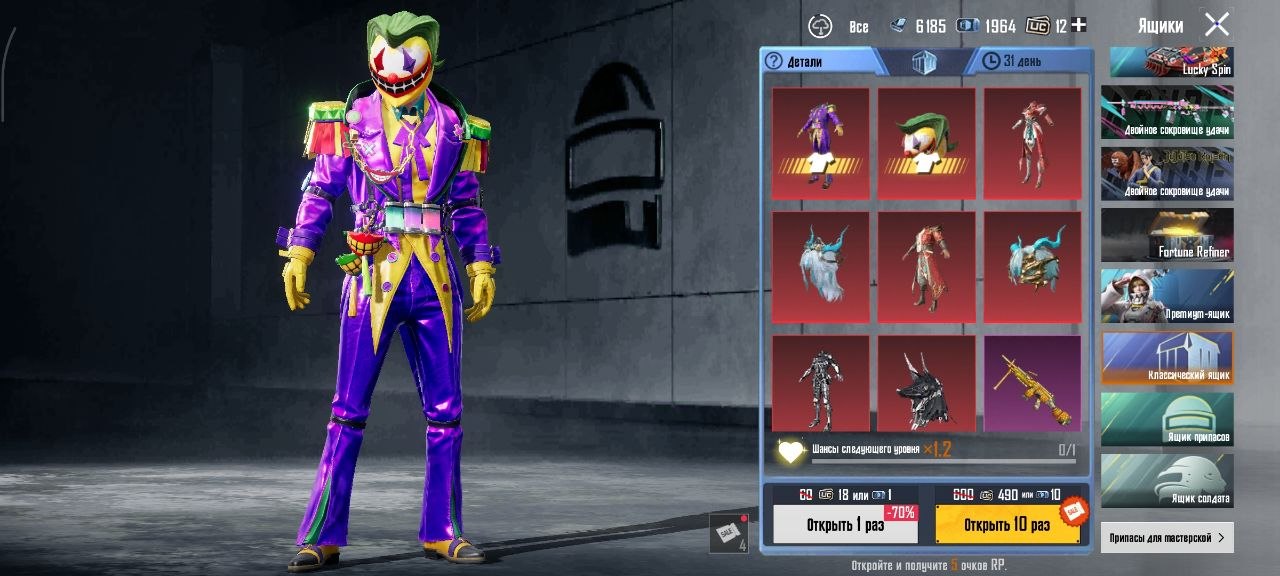The image size is (1280, 576).
Task: Tap the cloud download icon
Action: click(x=821, y=26)
